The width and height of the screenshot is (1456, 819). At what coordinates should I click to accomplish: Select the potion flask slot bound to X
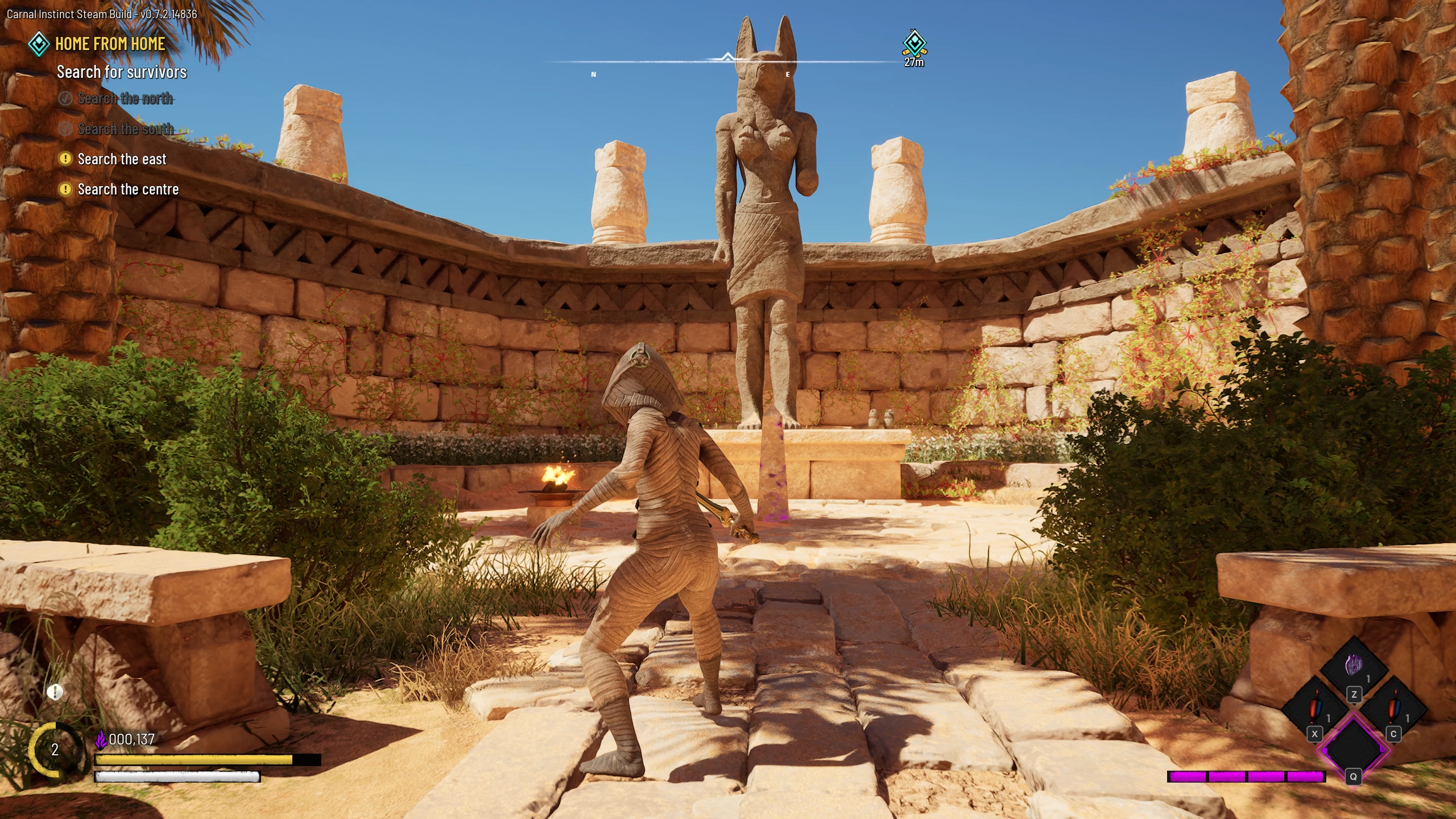point(1314,709)
